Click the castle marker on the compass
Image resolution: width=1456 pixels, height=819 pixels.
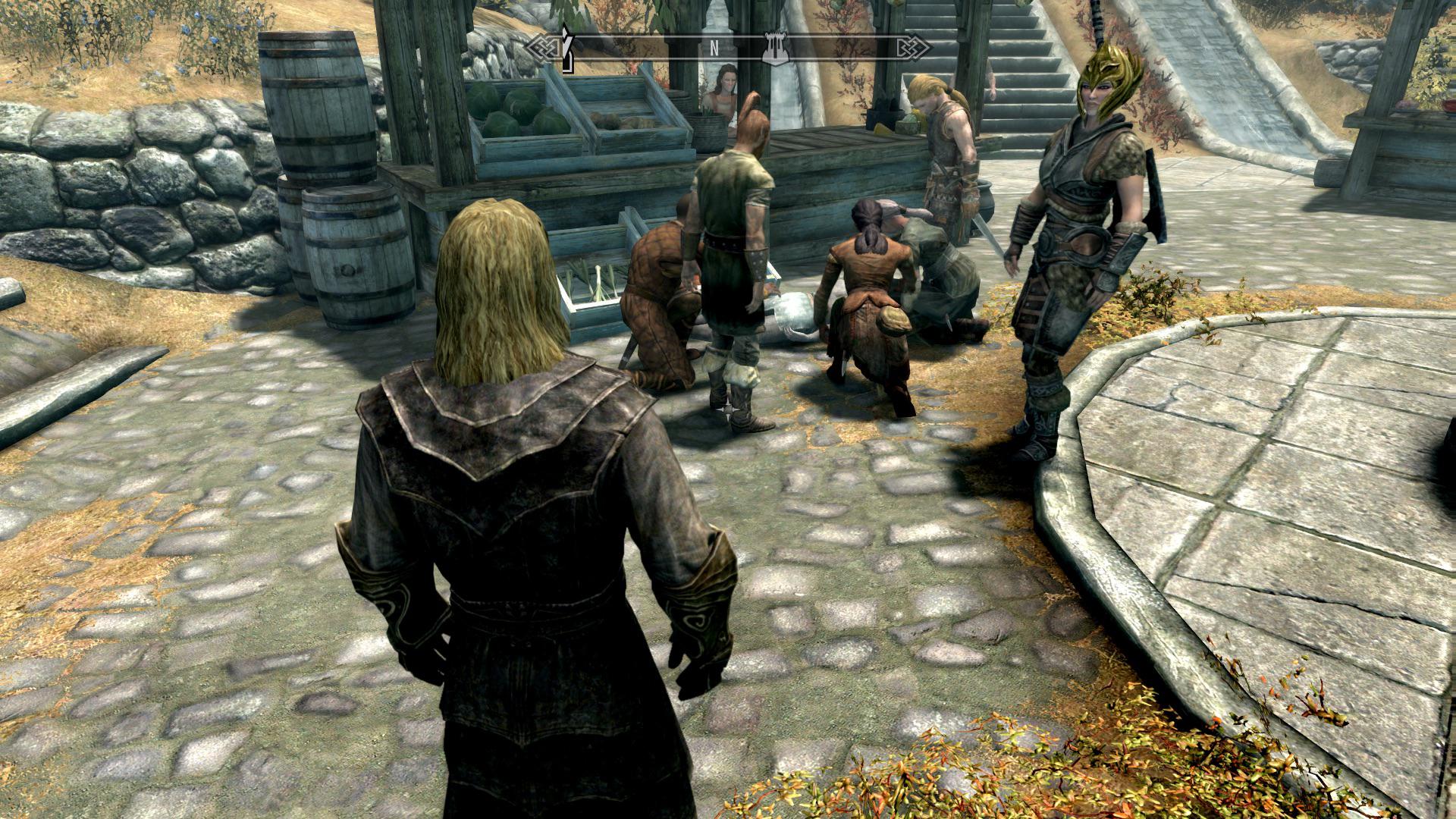[x=777, y=47]
